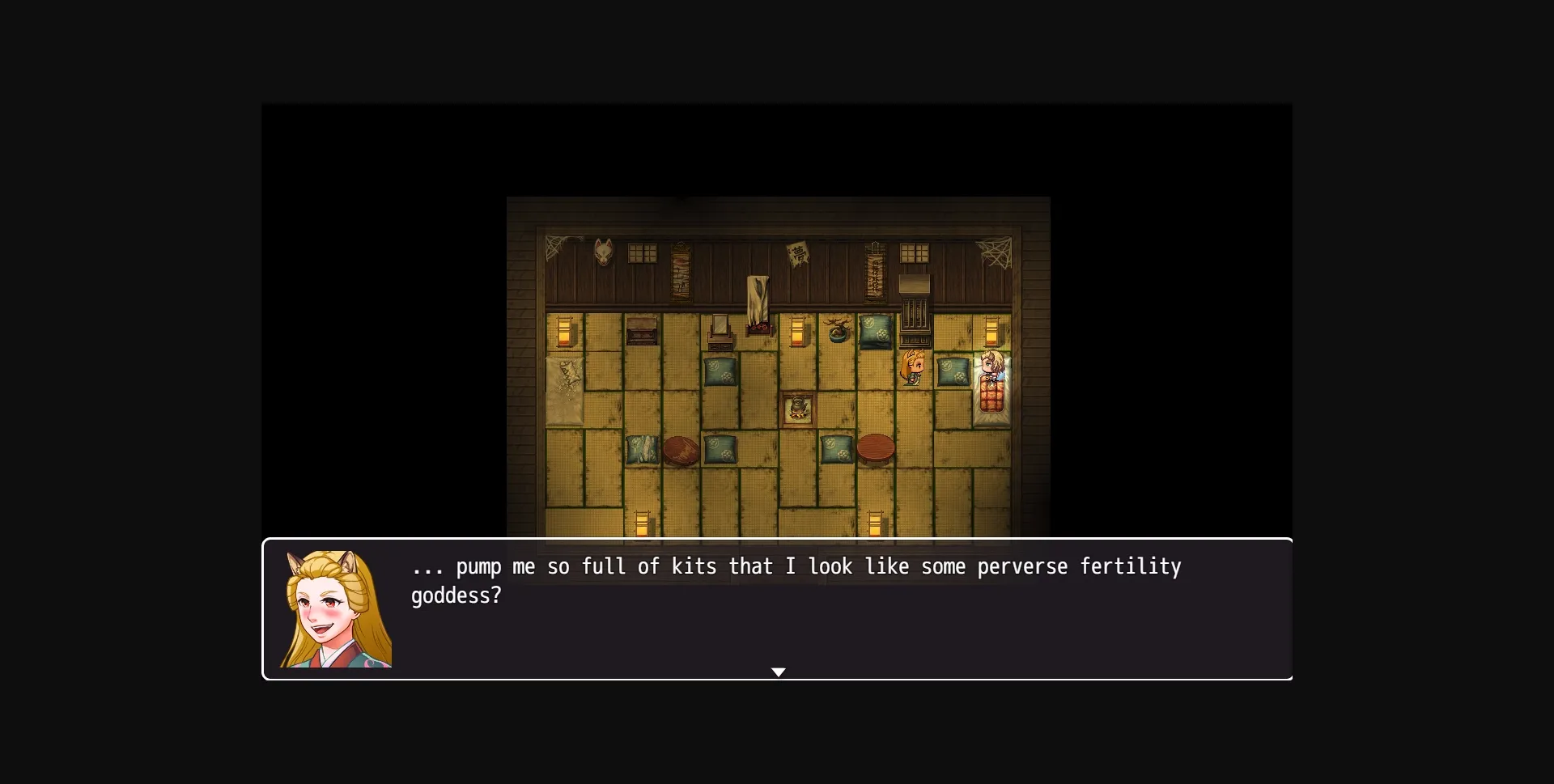The height and width of the screenshot is (784, 1554).
Task: Click the bonsai tree on the shelf
Action: (x=837, y=329)
